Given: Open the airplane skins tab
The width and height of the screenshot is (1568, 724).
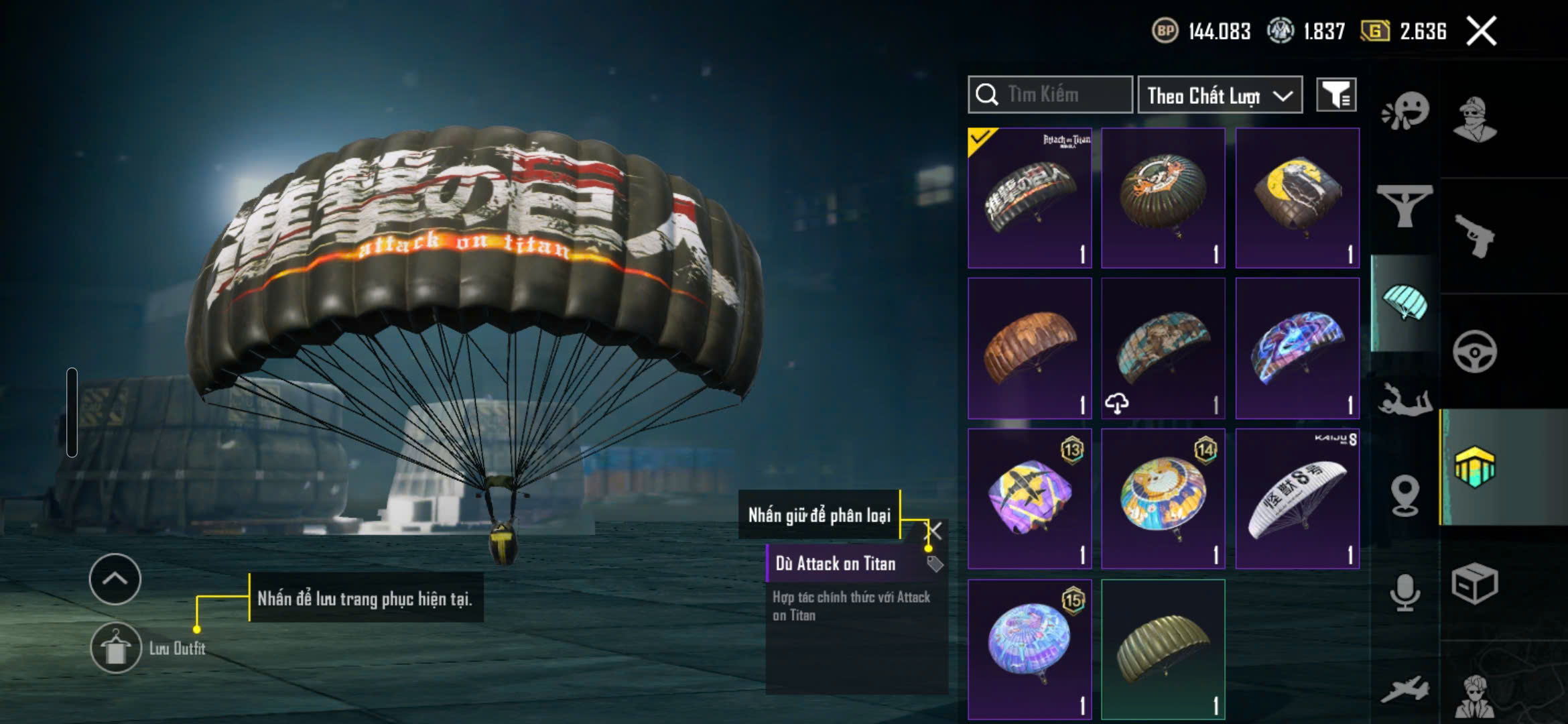Looking at the screenshot, I should coord(1404,689).
